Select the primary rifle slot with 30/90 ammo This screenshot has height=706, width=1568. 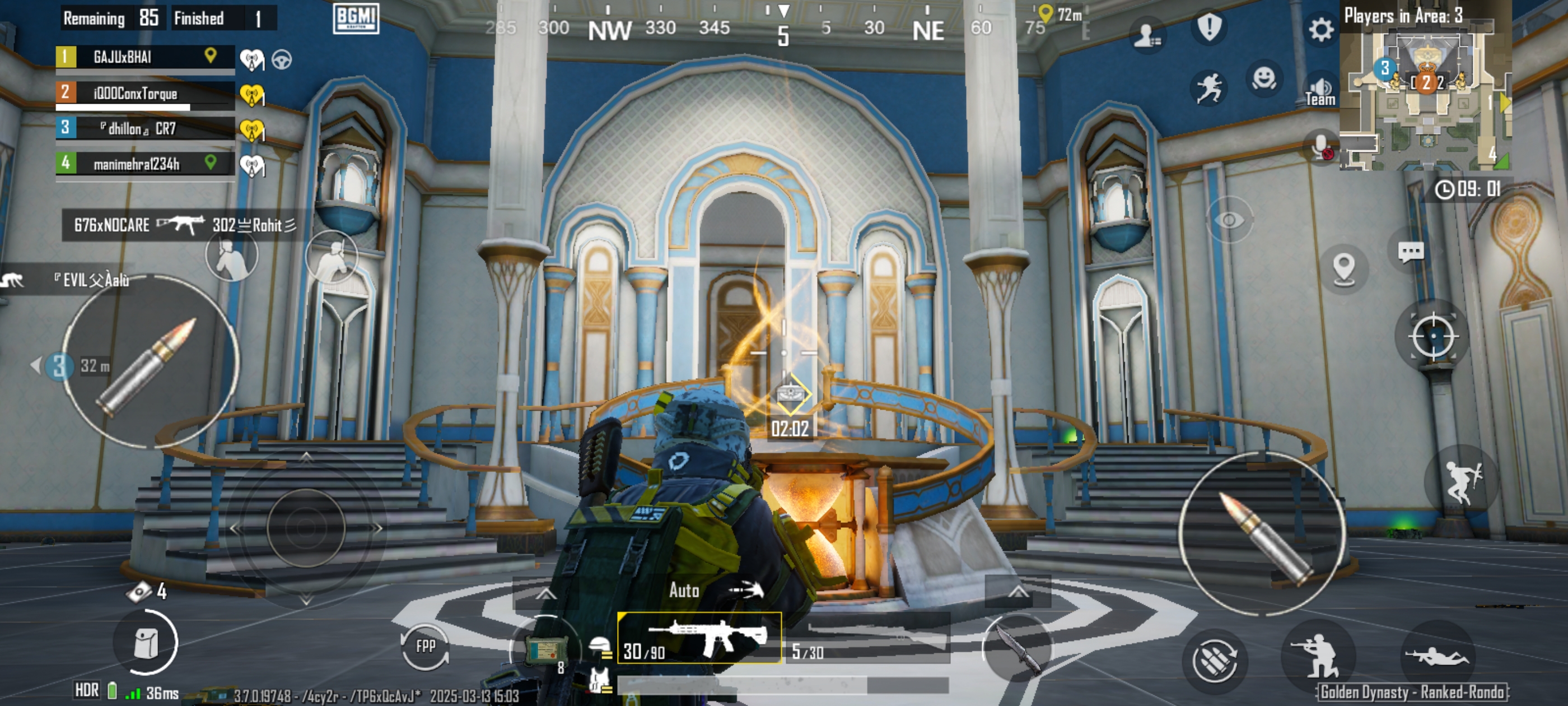pyautogui.click(x=699, y=638)
